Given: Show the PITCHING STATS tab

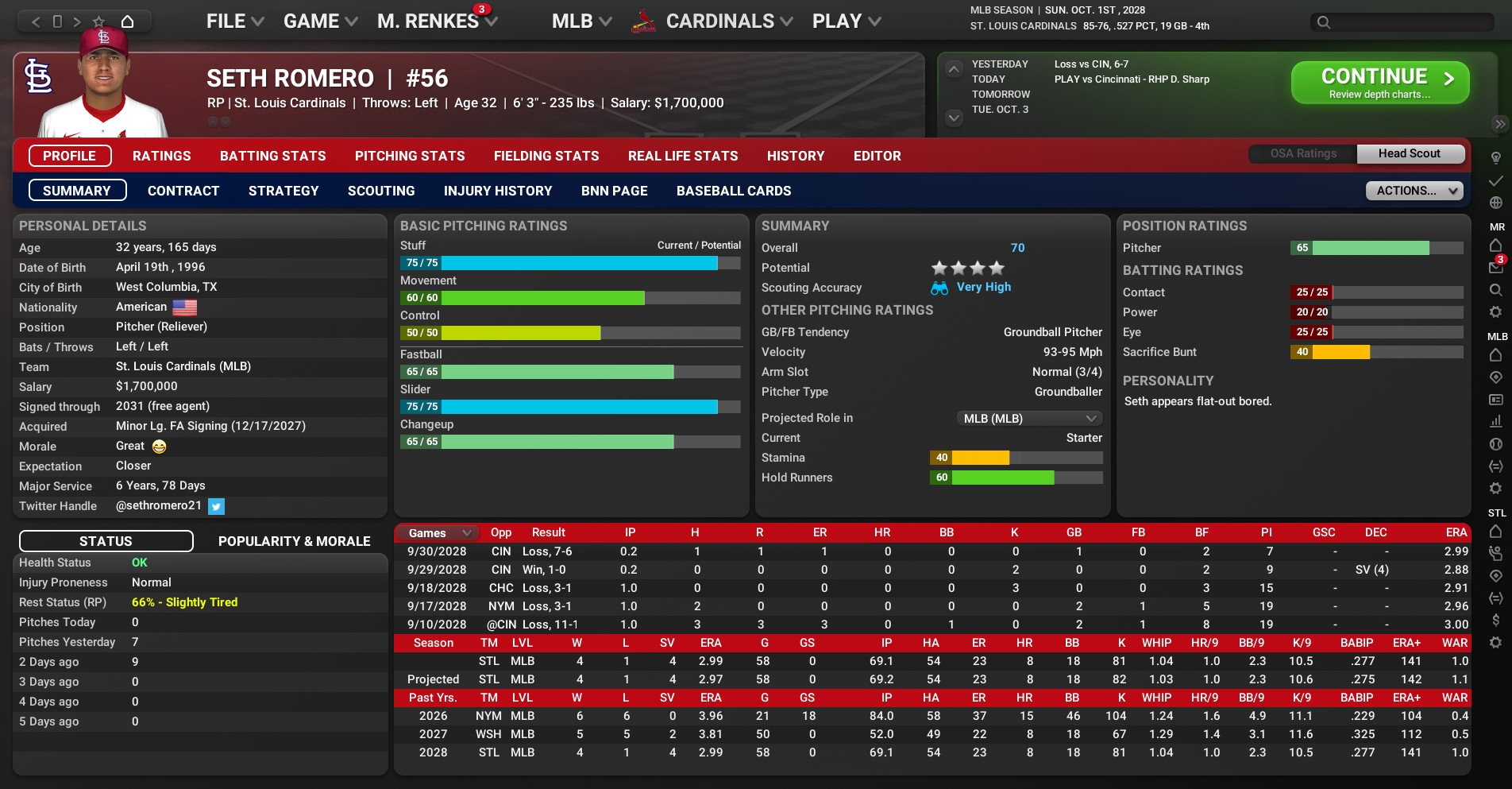Looking at the screenshot, I should coord(410,156).
